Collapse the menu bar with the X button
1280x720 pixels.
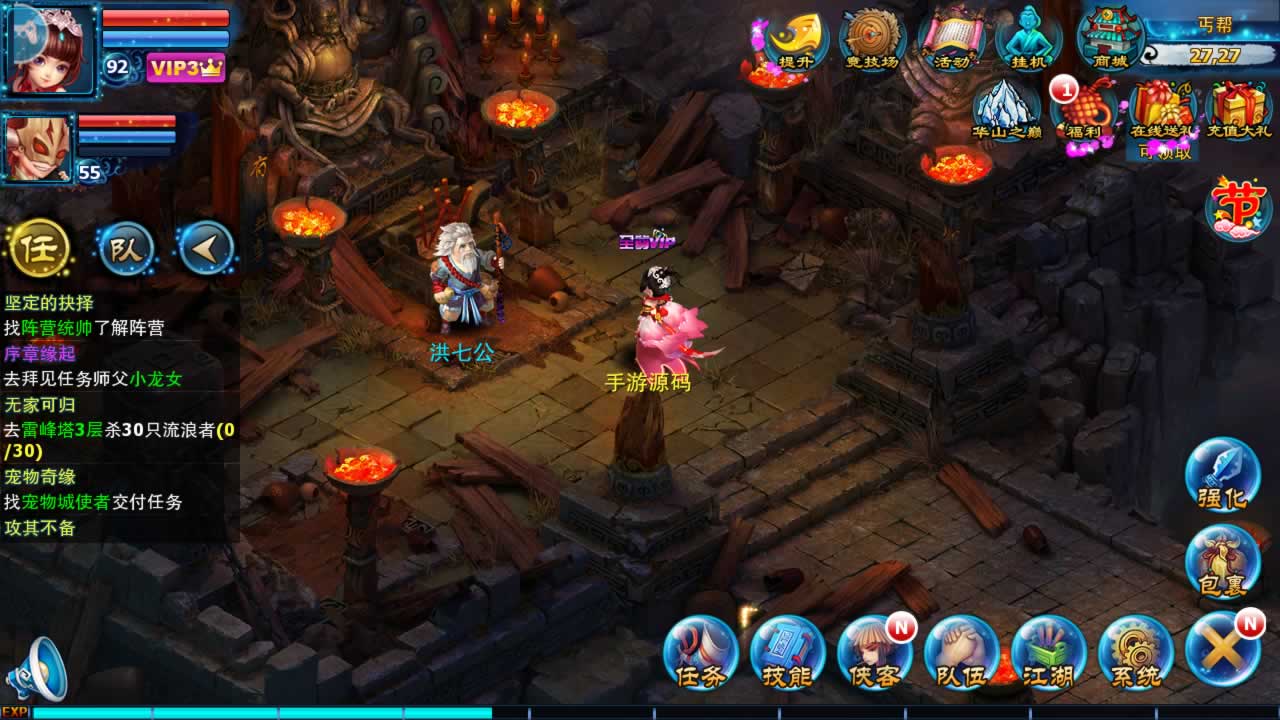point(1222,650)
